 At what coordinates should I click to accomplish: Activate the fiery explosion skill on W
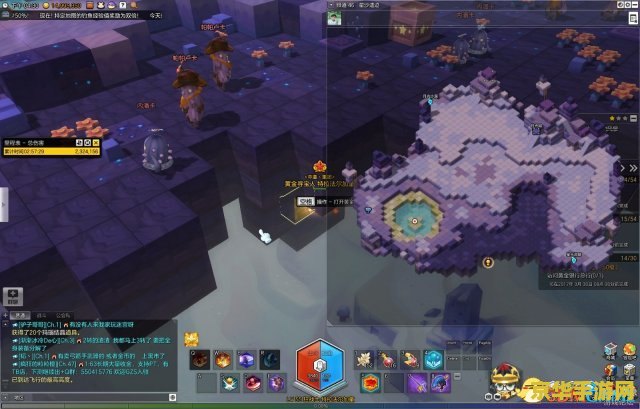[221, 358]
